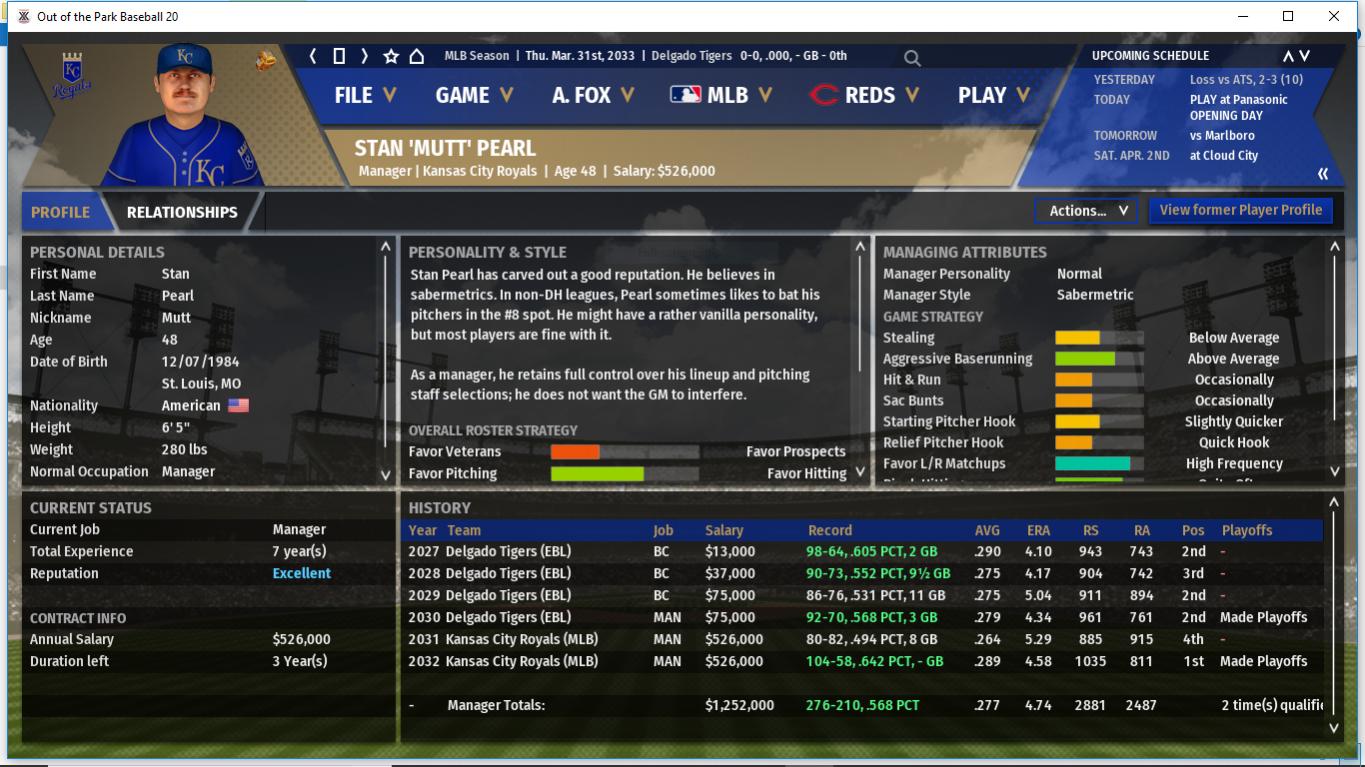Select the Profile tab

coord(60,212)
